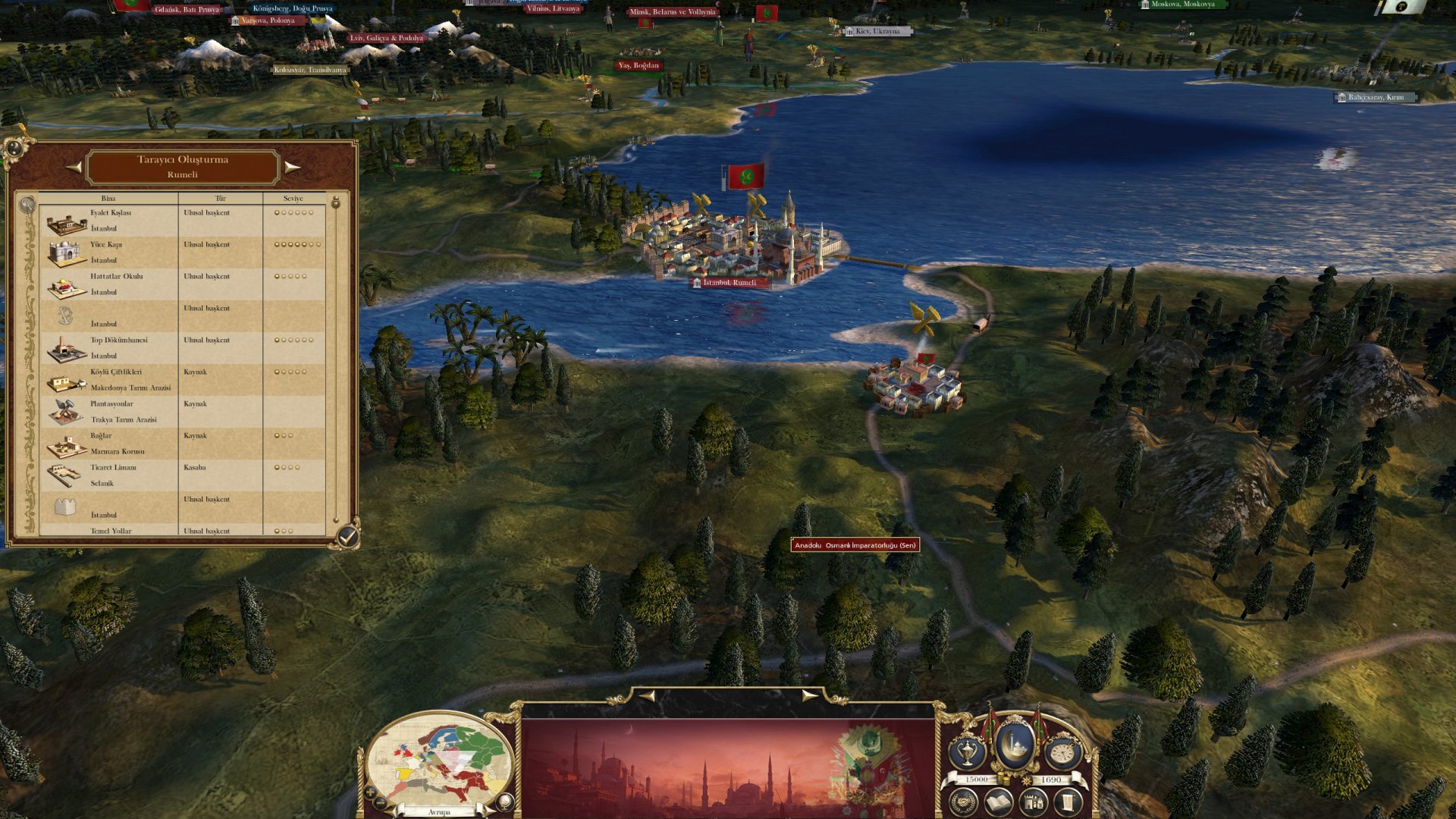Screen dimensions: 1456x819
Task: Zoom out the minimap with minus button
Action: pos(381,803)
